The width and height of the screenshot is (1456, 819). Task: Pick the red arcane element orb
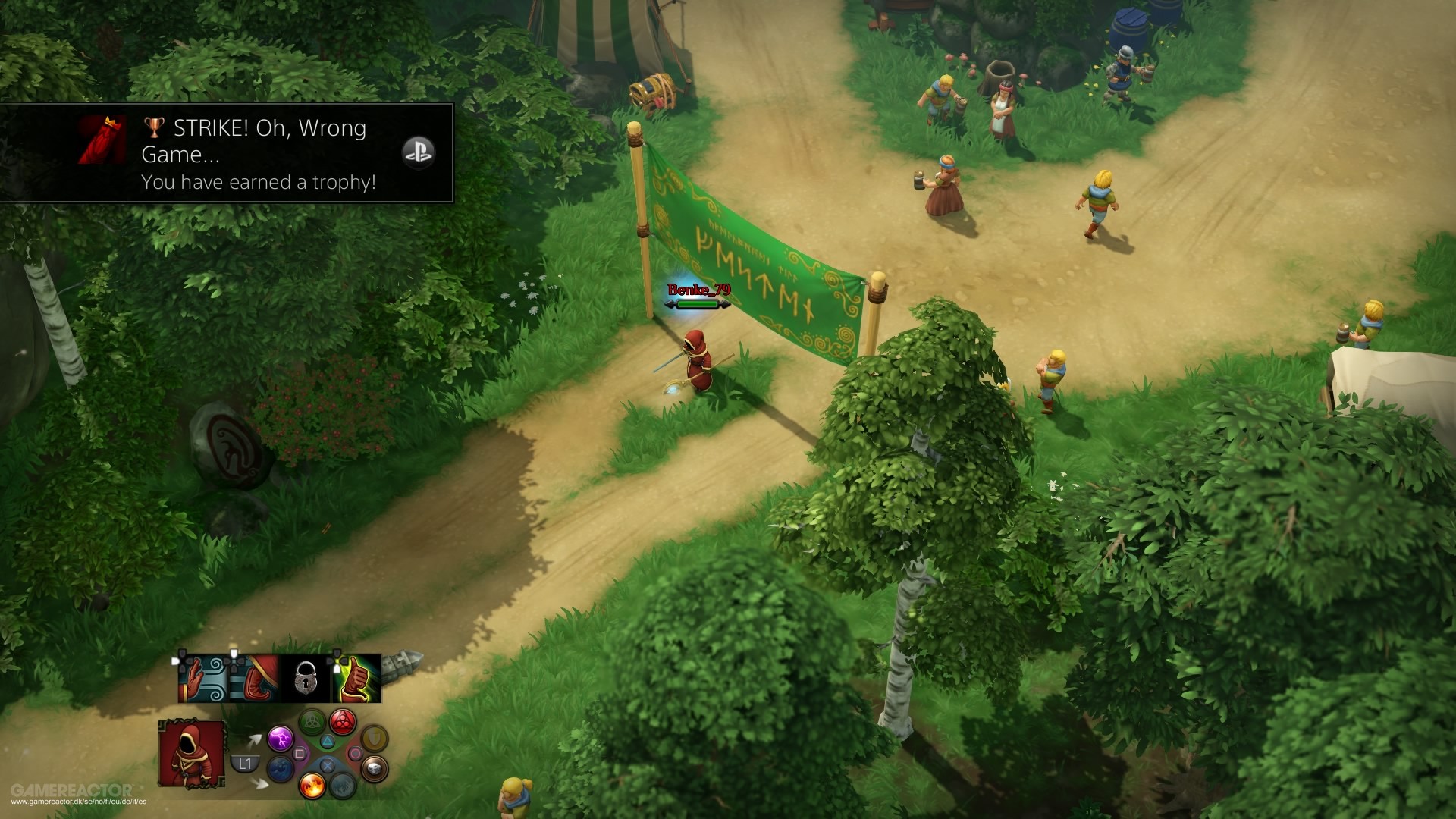coord(343,721)
